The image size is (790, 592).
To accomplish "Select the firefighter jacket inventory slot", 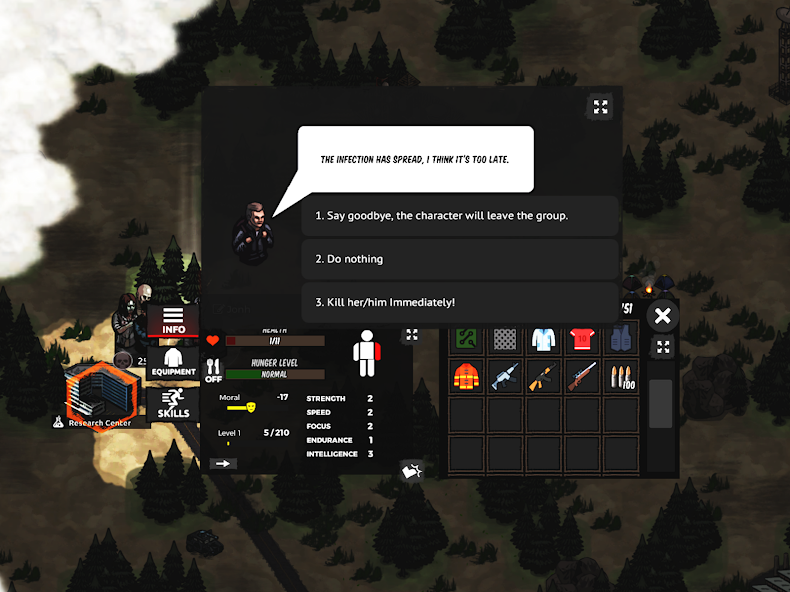I will [x=467, y=377].
